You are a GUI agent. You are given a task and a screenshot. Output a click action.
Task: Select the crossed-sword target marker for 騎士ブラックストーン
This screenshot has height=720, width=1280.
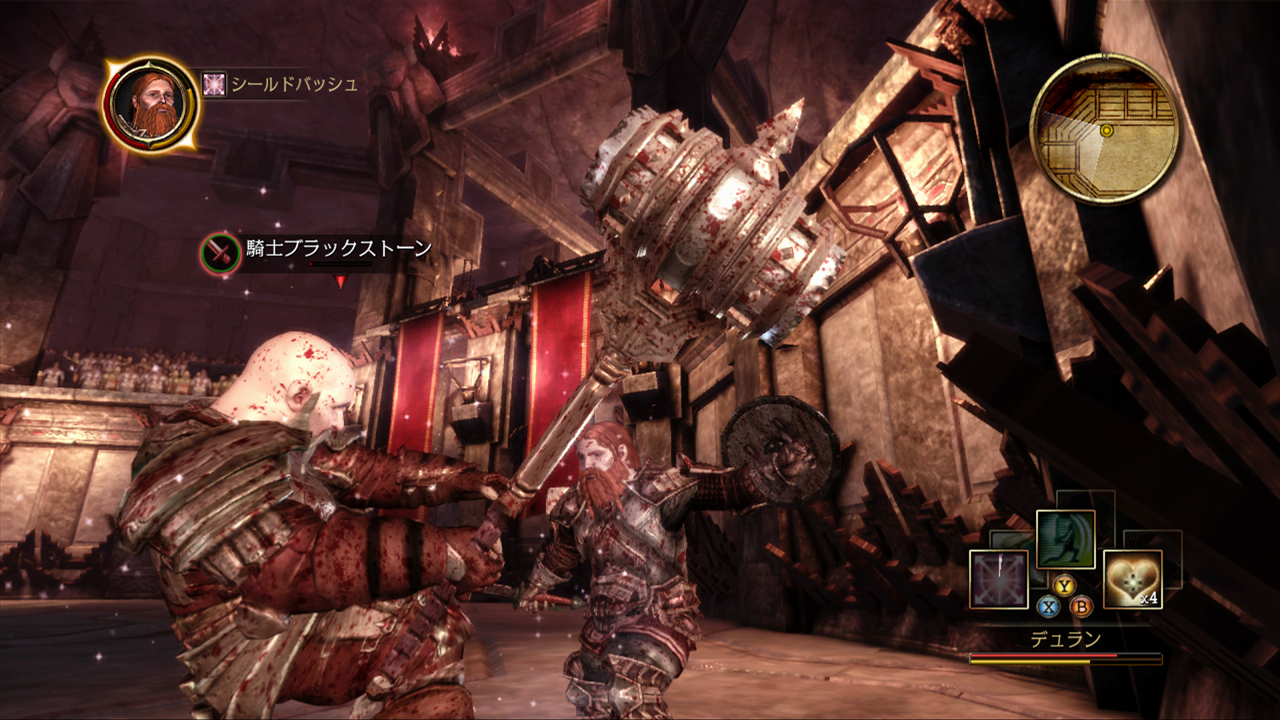(x=220, y=252)
